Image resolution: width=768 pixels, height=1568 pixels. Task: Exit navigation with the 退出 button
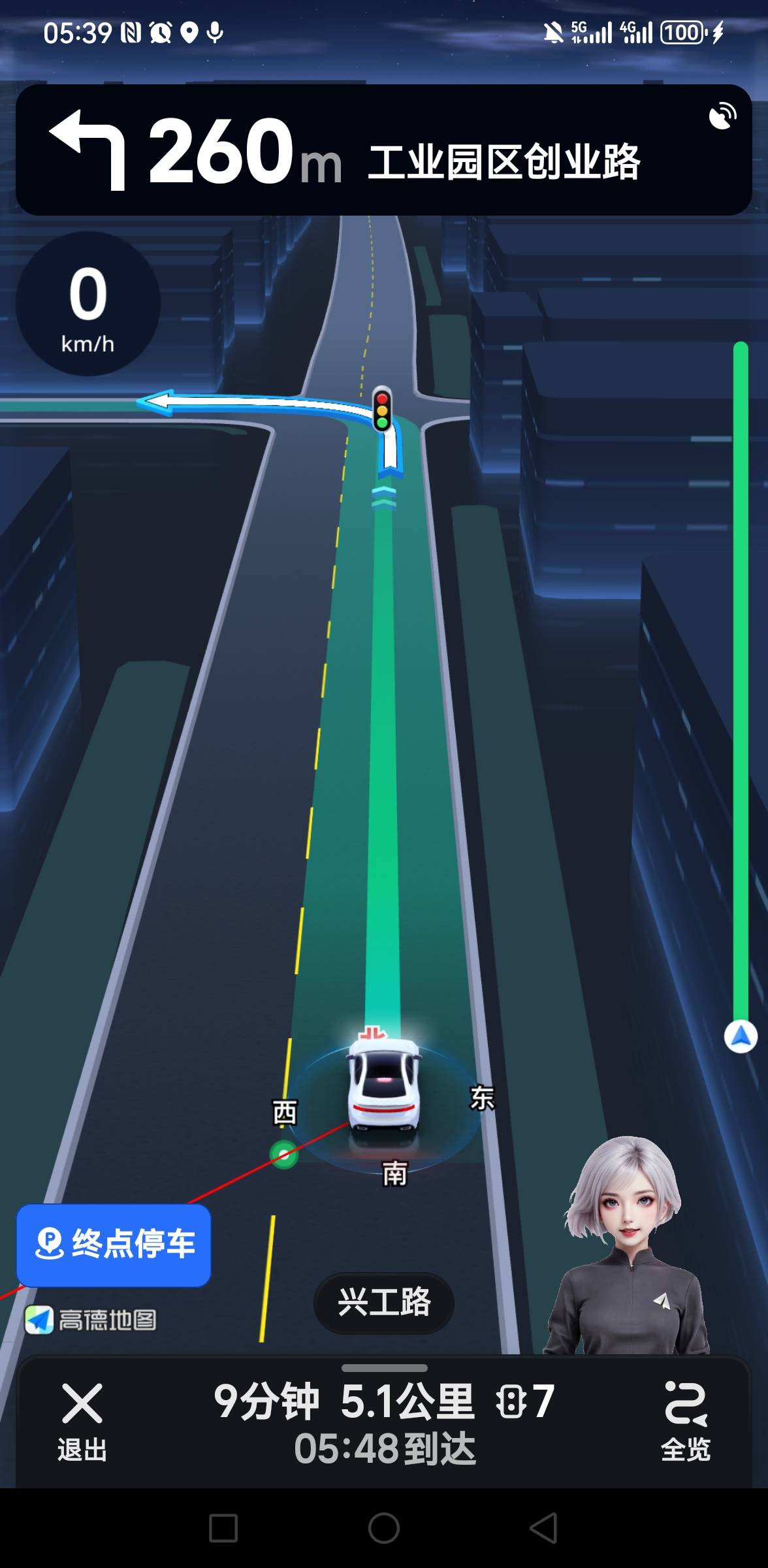(82, 1418)
